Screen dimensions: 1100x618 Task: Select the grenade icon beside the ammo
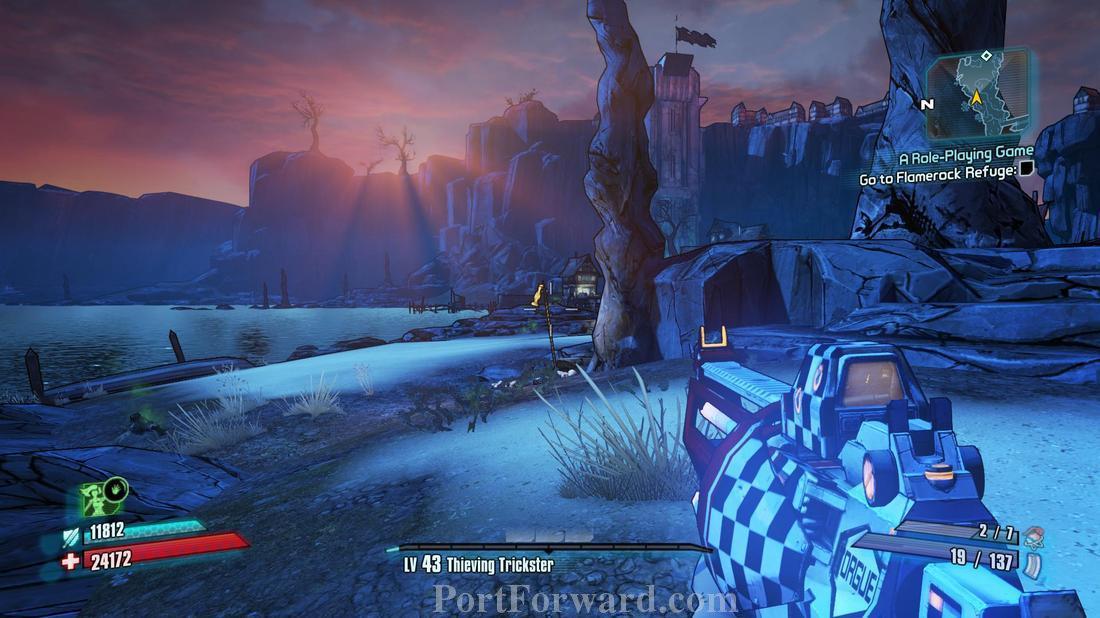coord(1033,536)
